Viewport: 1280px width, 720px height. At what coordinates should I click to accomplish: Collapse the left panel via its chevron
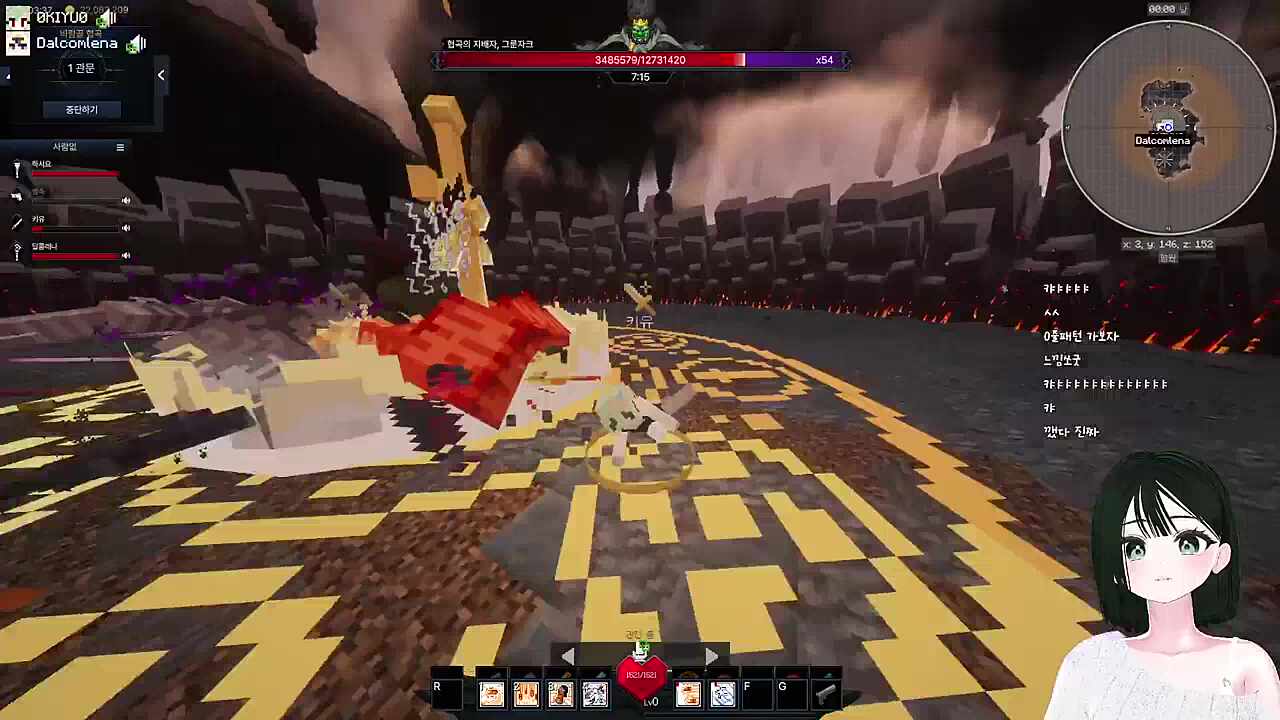pos(160,74)
